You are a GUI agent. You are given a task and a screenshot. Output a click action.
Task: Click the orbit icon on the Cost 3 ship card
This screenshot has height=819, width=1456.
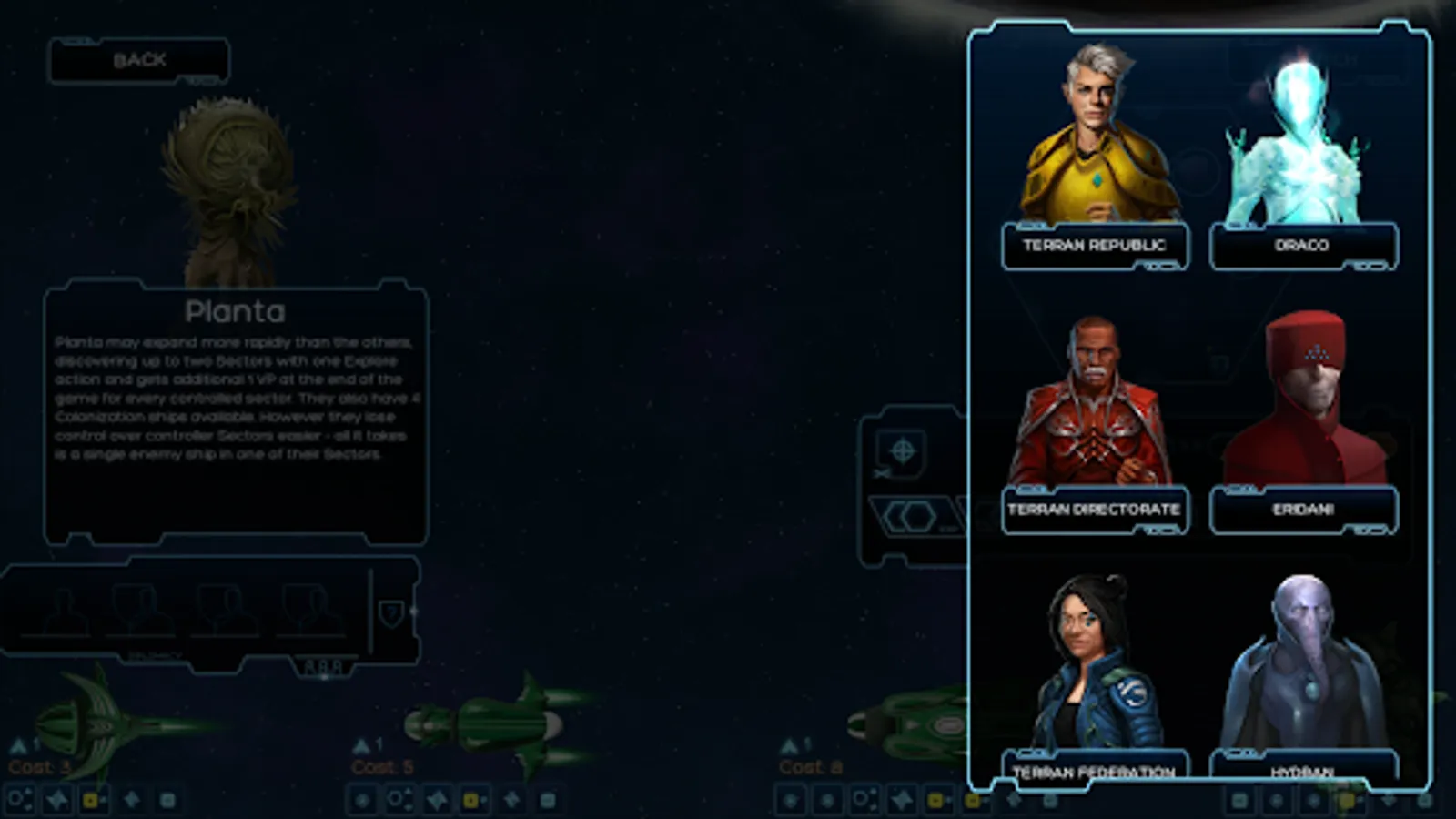tap(19, 799)
